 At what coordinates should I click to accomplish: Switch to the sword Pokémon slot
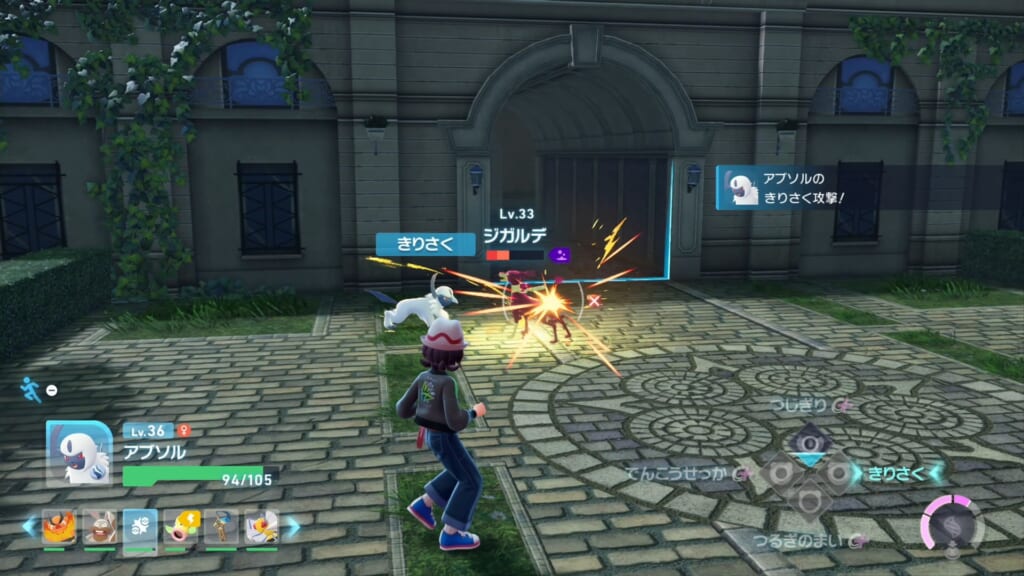coord(221,526)
